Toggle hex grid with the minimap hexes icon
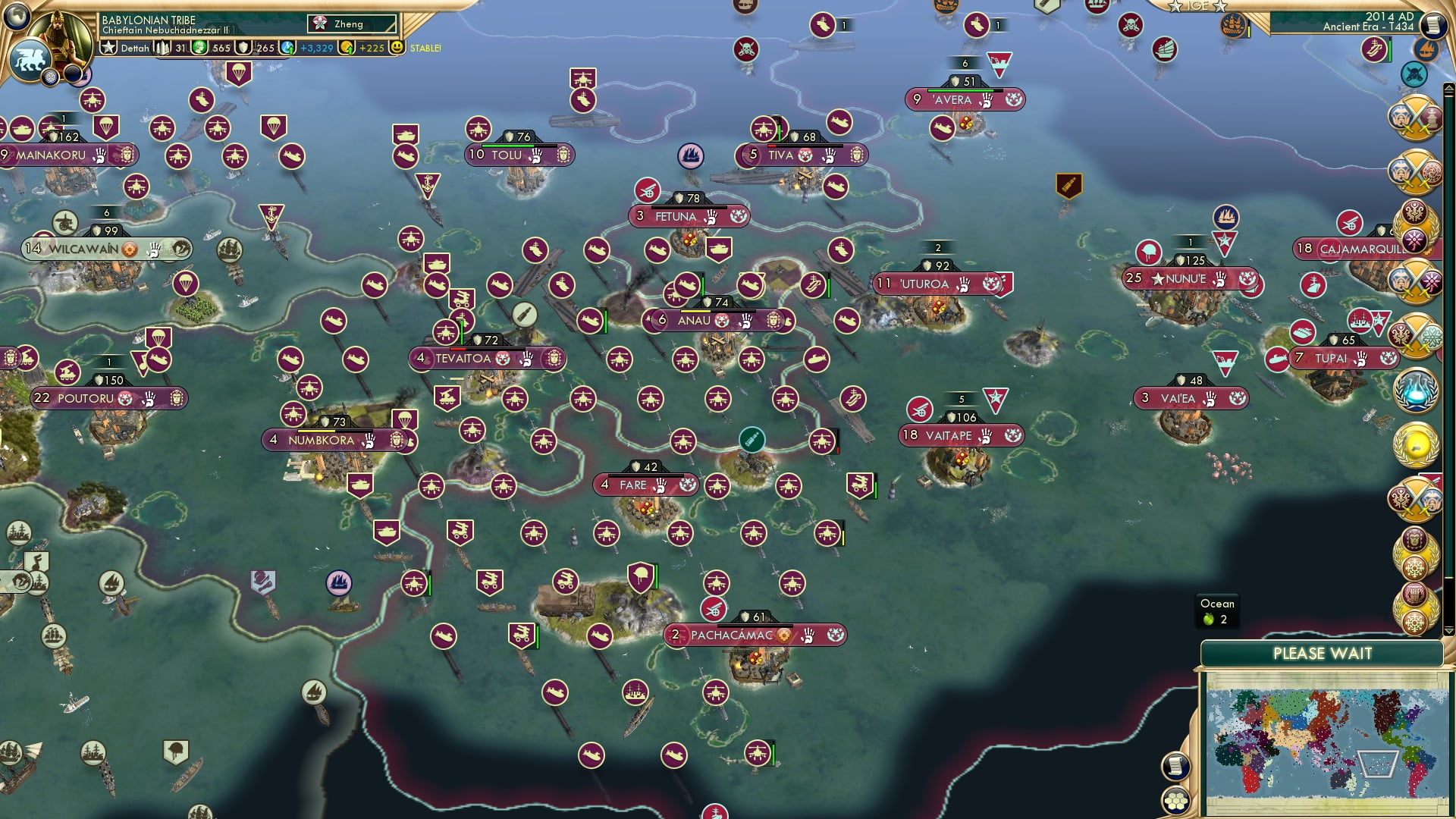This screenshot has height=819, width=1456. pyautogui.click(x=1175, y=802)
